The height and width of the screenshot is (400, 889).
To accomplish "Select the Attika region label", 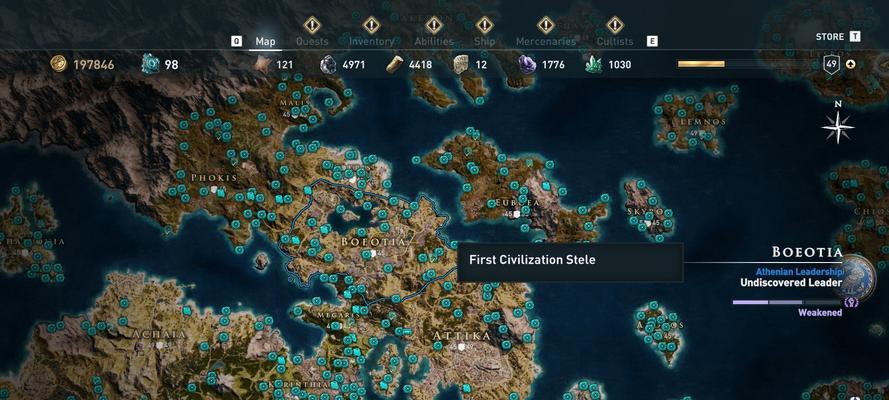I will coord(462,336).
